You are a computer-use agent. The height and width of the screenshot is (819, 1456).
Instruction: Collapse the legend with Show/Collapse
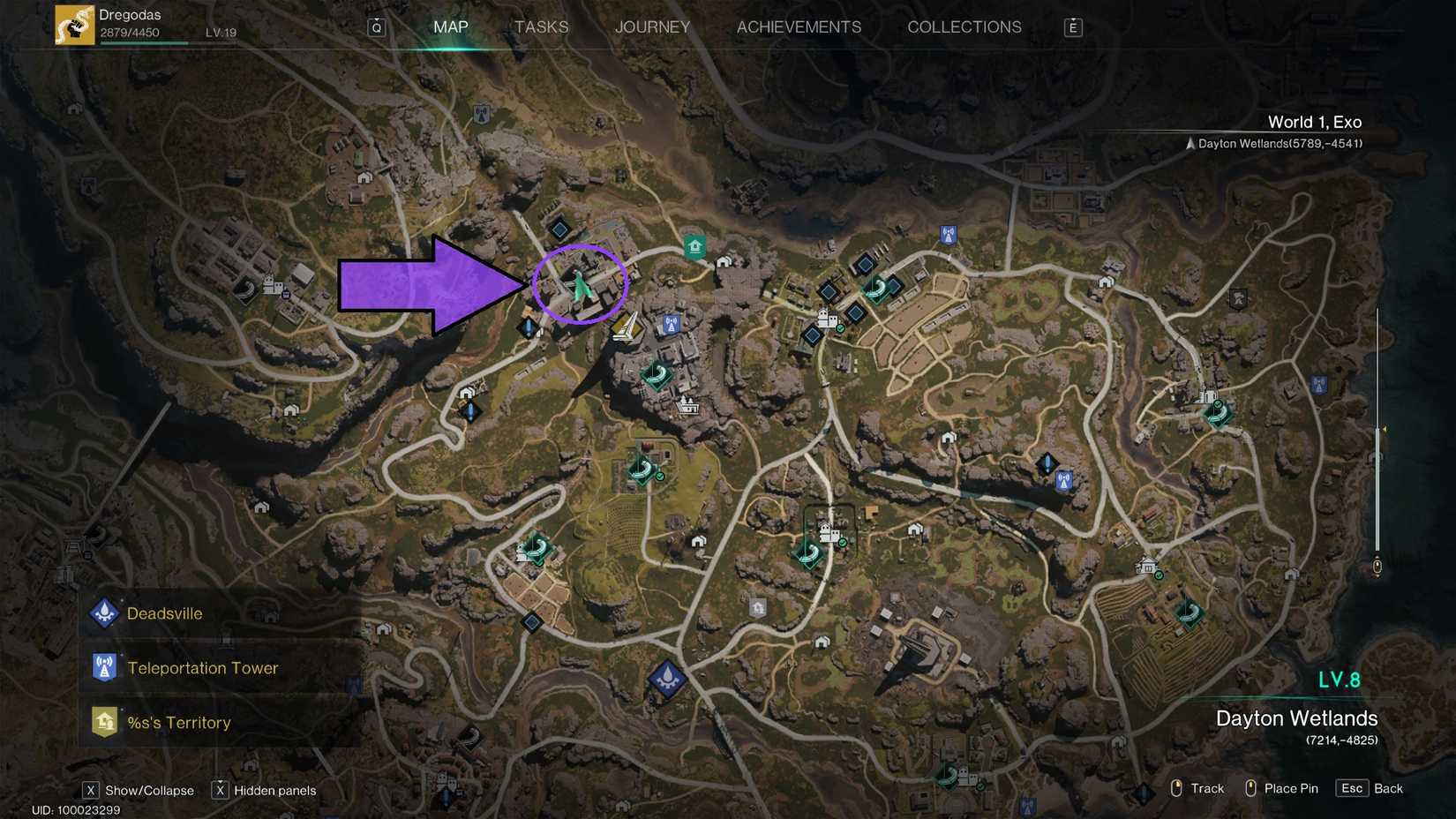91,791
